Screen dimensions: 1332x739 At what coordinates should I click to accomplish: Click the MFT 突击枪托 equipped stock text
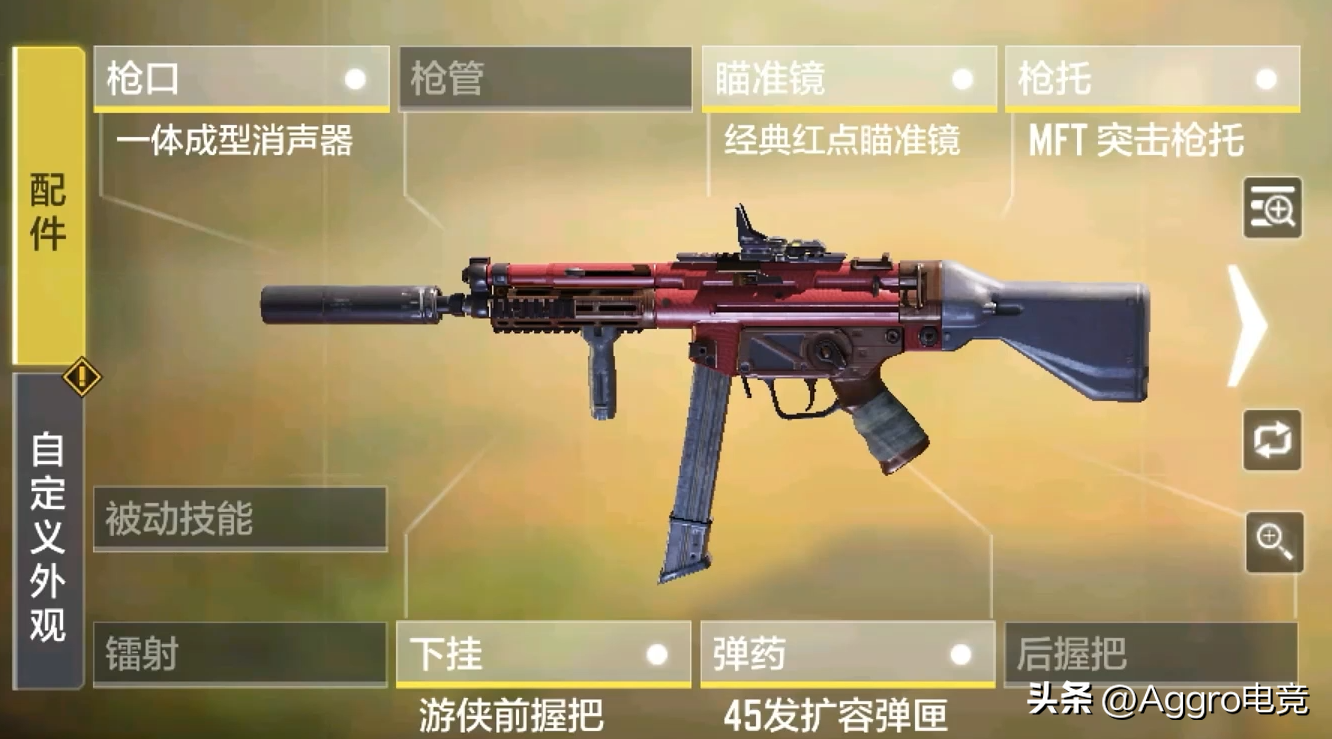(x=1135, y=142)
